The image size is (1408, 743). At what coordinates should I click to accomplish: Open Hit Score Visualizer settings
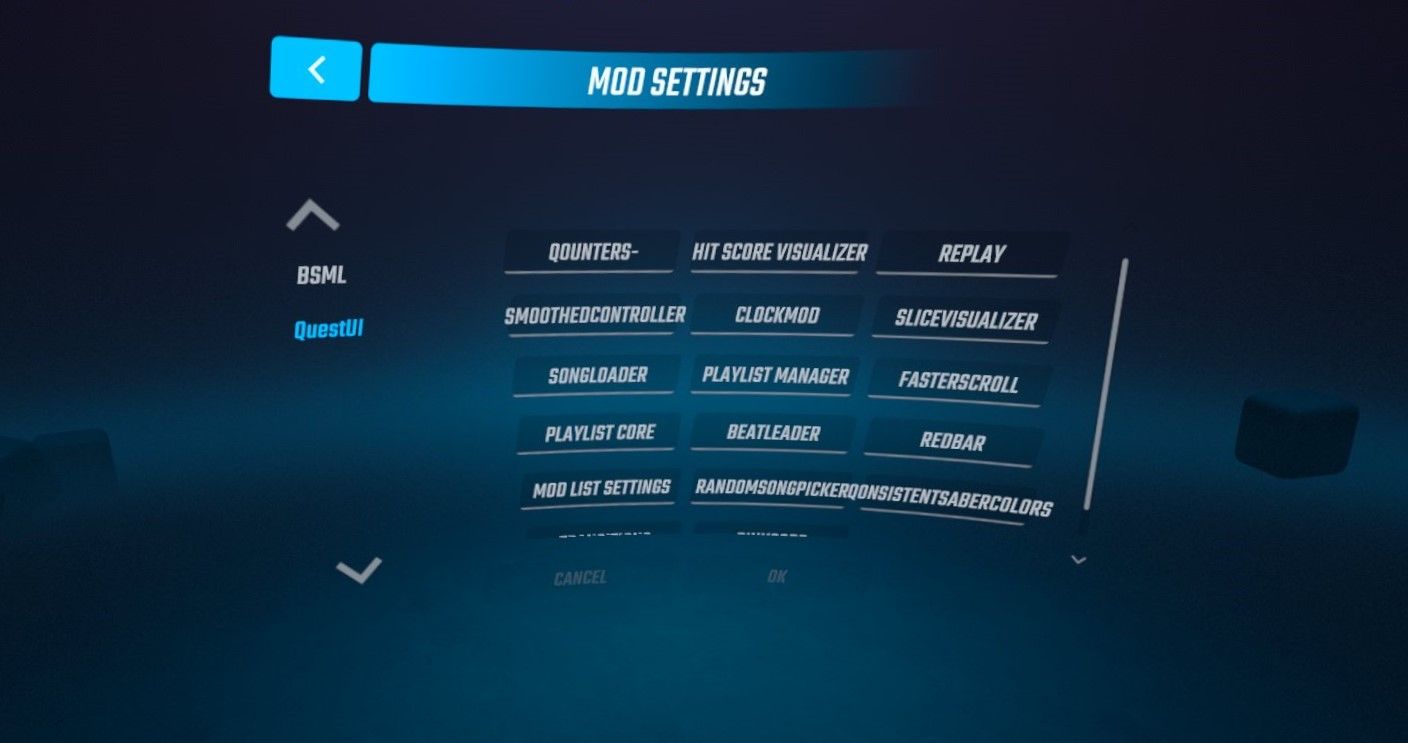click(777, 252)
